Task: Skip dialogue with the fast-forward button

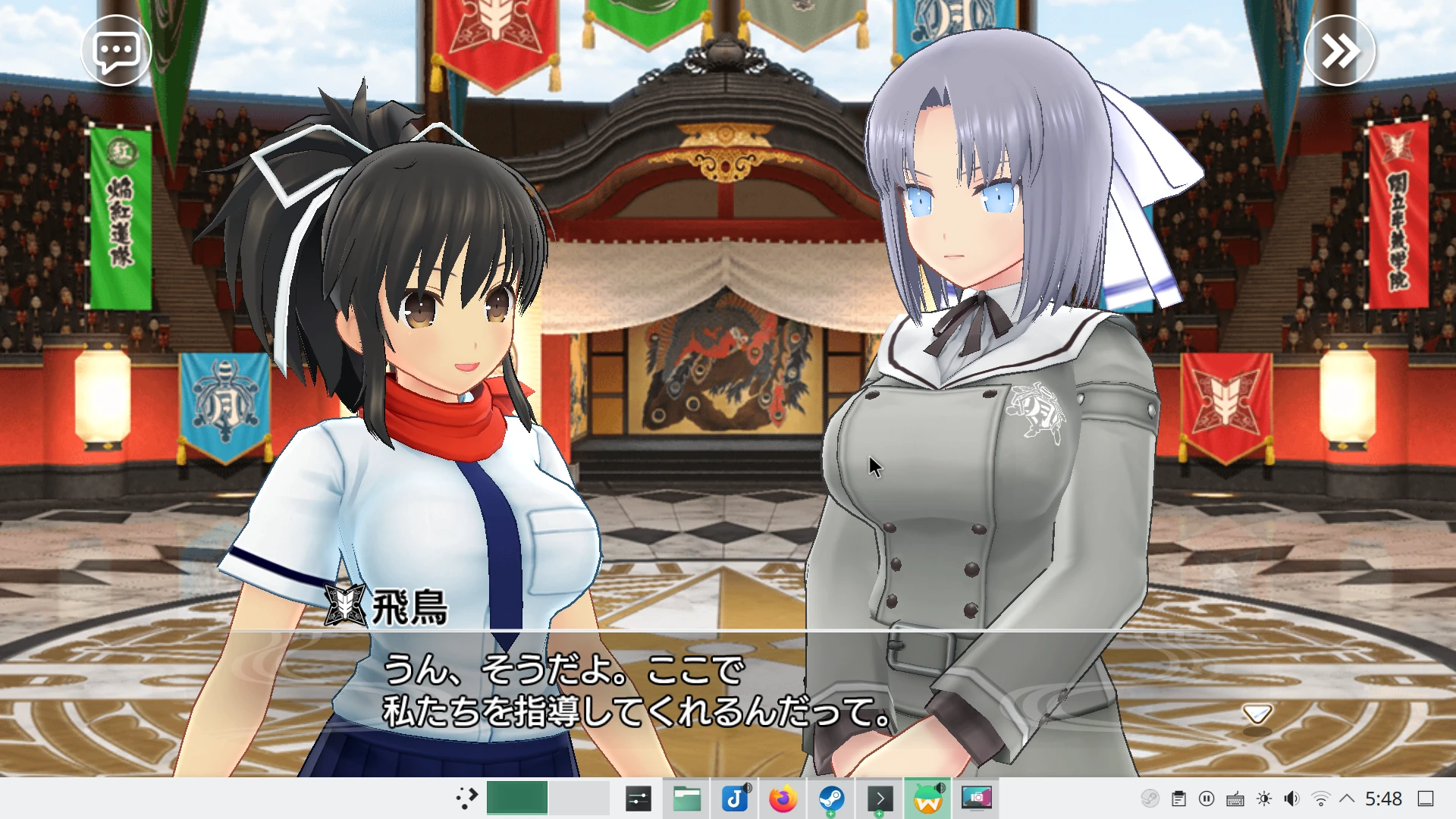Action: [1339, 52]
